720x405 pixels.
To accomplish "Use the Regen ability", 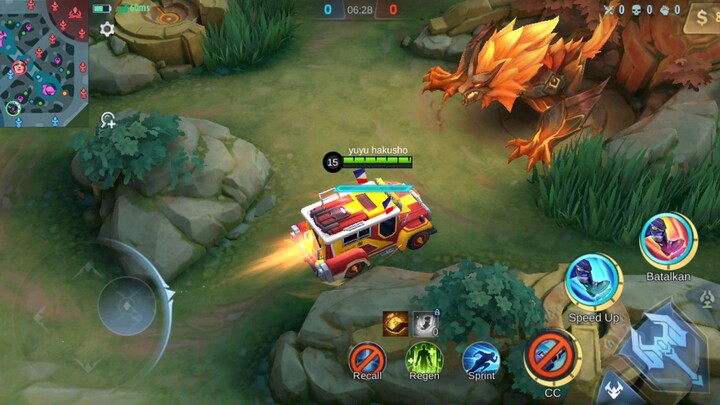I will click(x=424, y=357).
